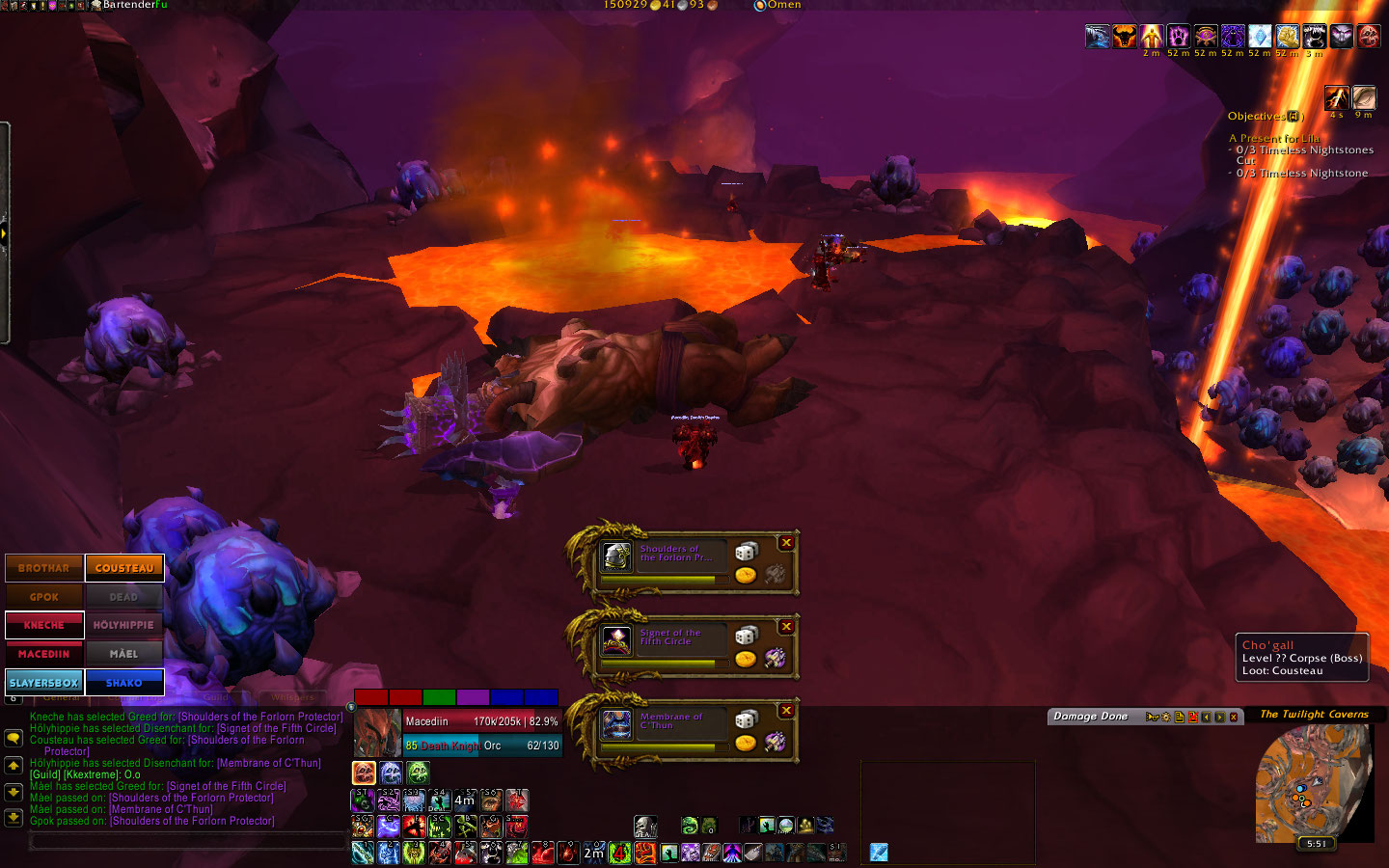The image size is (1389, 868).
Task: Pass on Shoulders of the Forlorn Protector
Action: coord(786,543)
